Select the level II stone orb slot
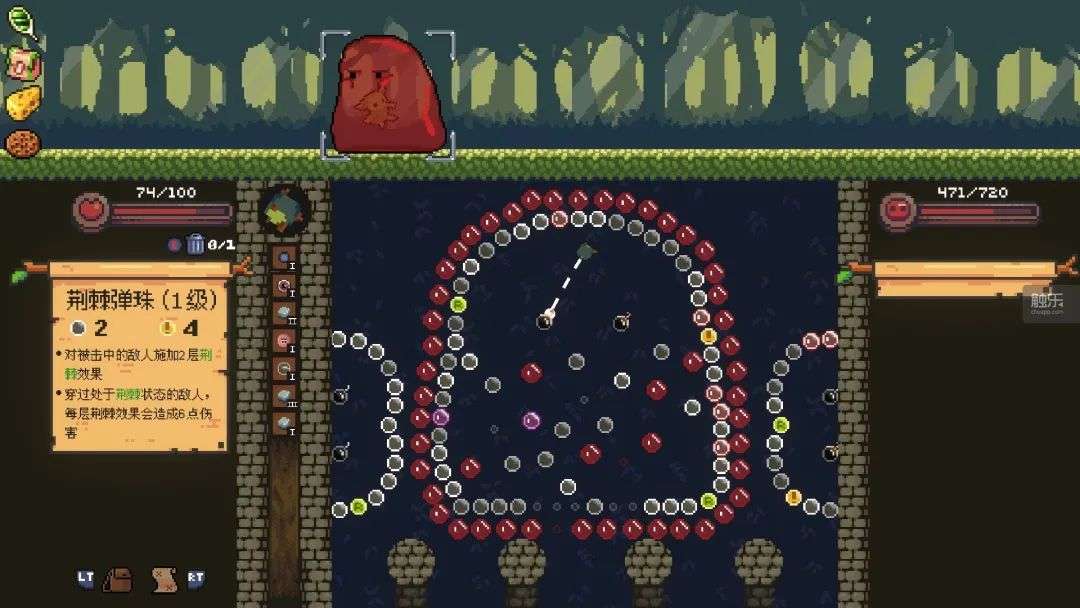The height and width of the screenshot is (608, 1080). (x=284, y=313)
